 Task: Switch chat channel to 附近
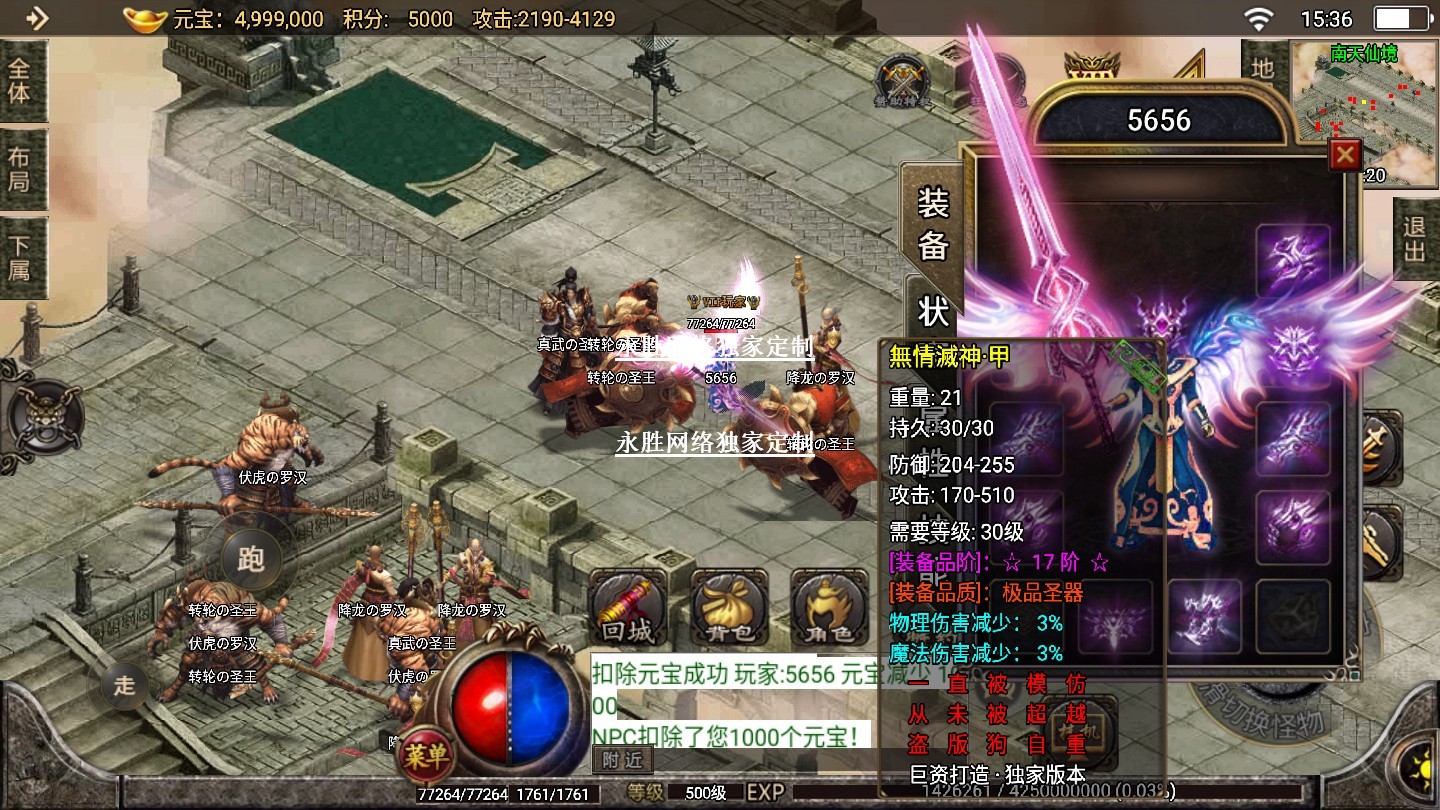click(622, 760)
